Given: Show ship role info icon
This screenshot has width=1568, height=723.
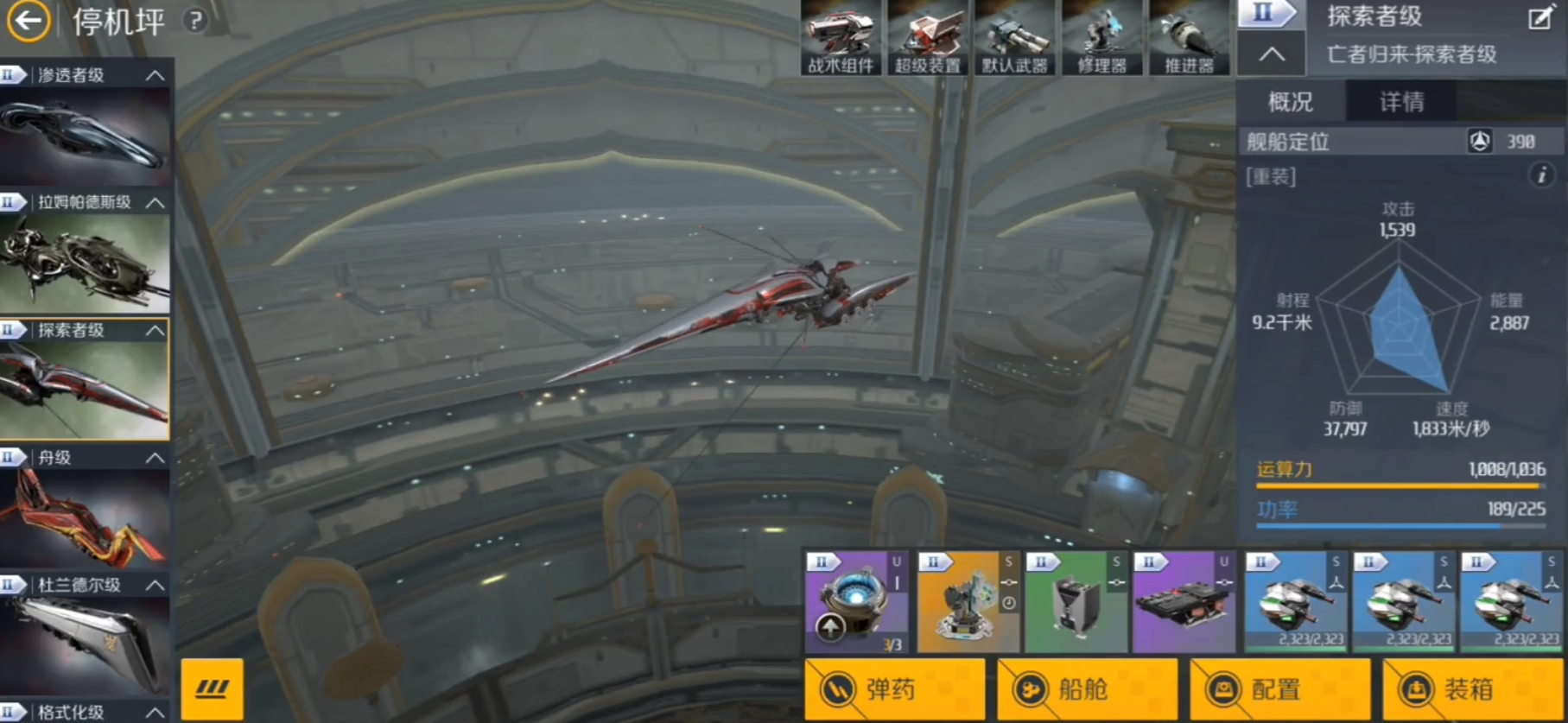Looking at the screenshot, I should tap(1541, 175).
